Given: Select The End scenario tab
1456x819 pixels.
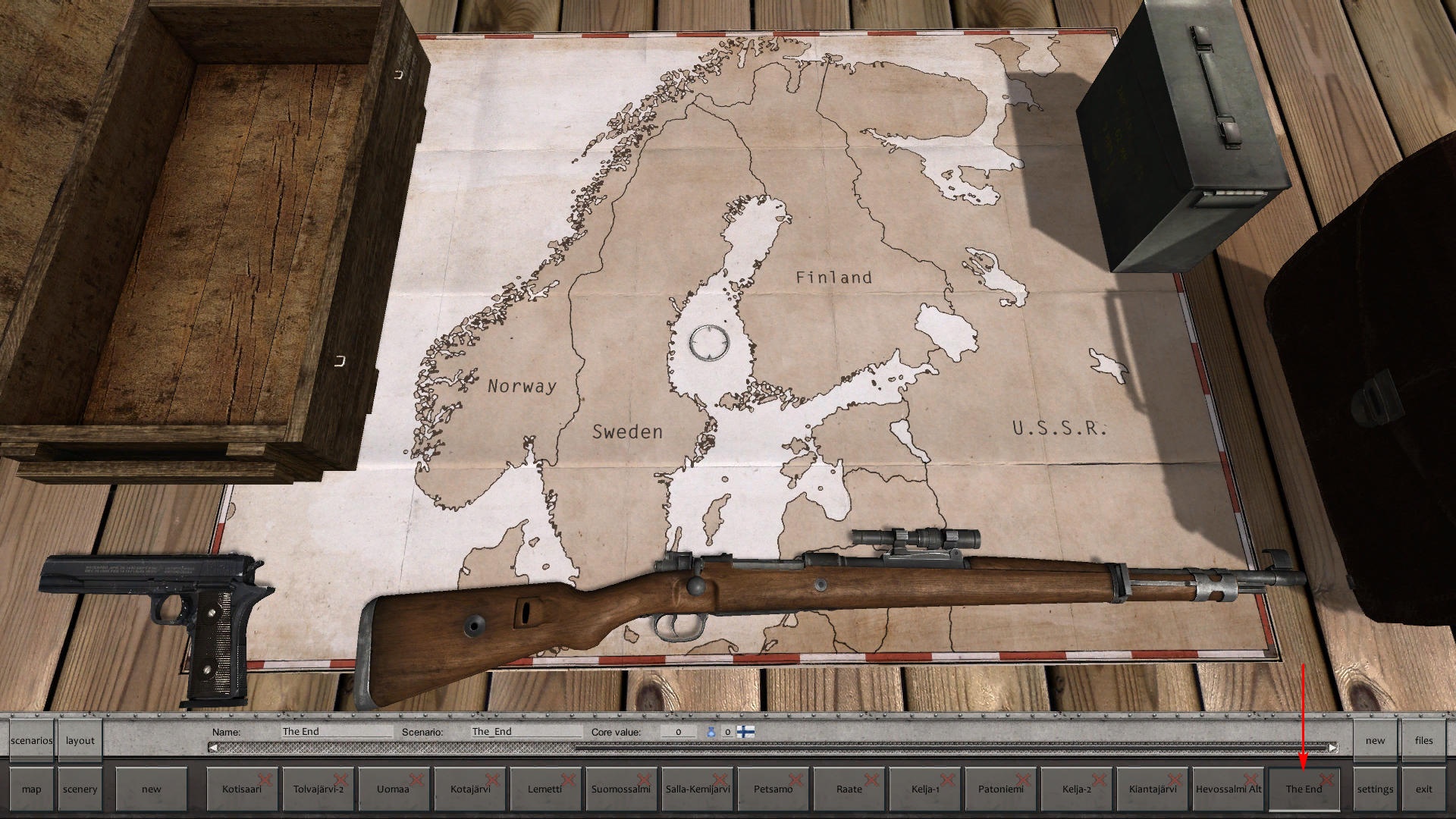Looking at the screenshot, I should point(1304,789).
